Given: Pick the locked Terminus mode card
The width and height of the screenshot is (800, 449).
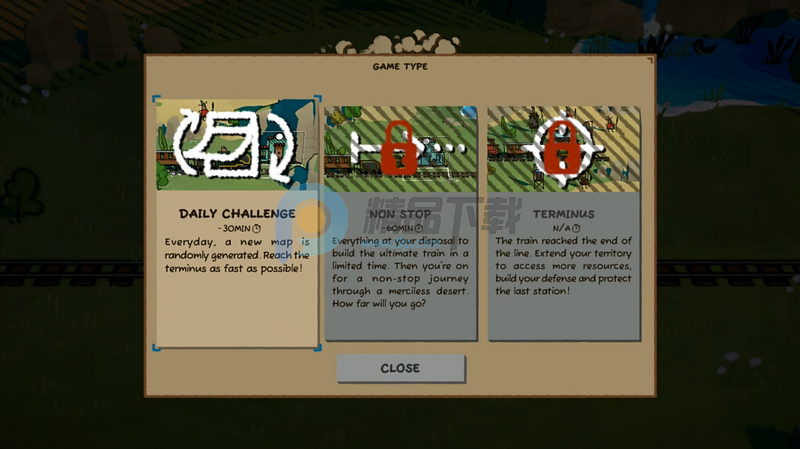Looking at the screenshot, I should coord(563,222).
